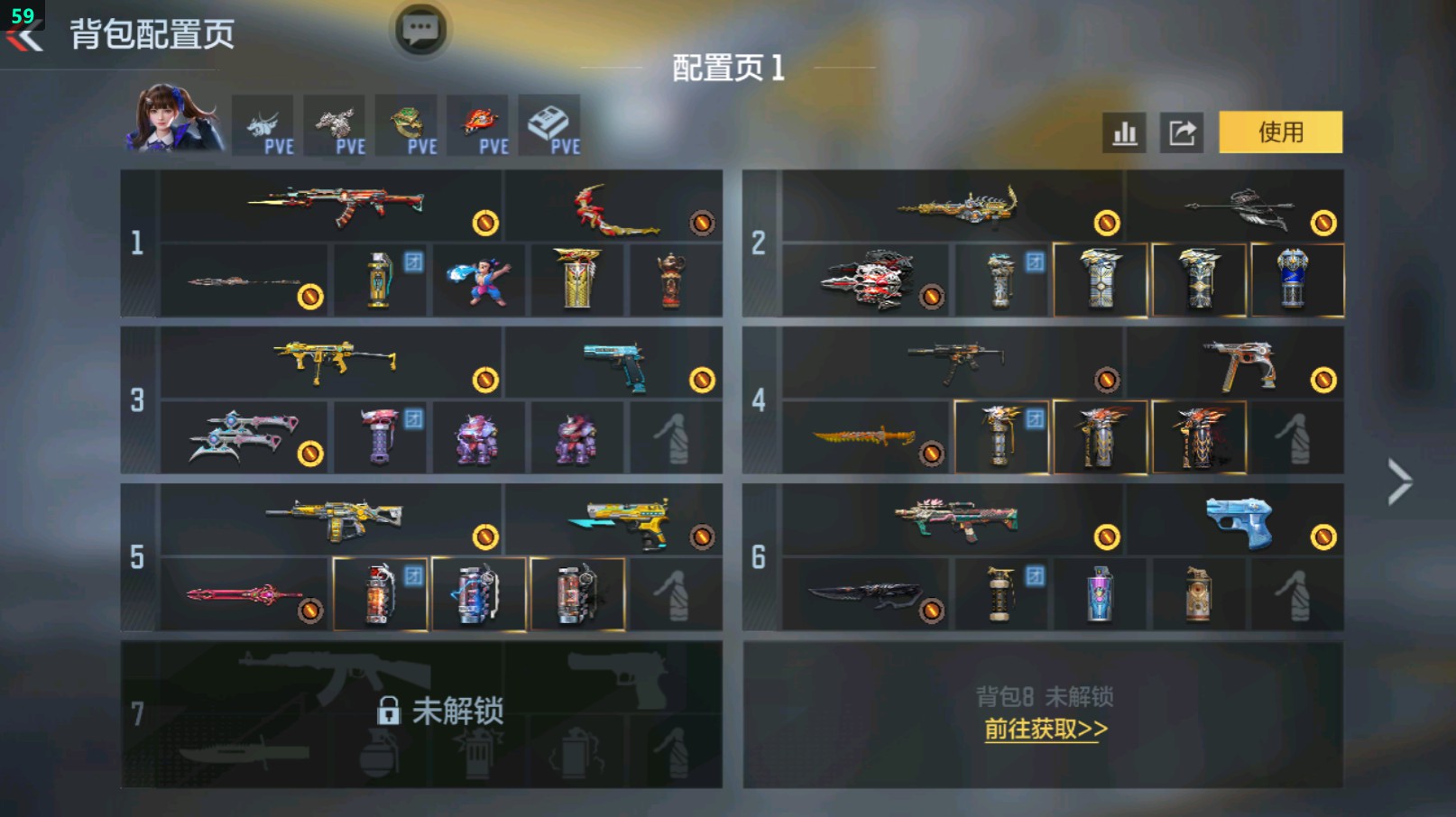Click the right chevron to show next page
Image resolution: width=1456 pixels, height=817 pixels.
click(x=1399, y=482)
